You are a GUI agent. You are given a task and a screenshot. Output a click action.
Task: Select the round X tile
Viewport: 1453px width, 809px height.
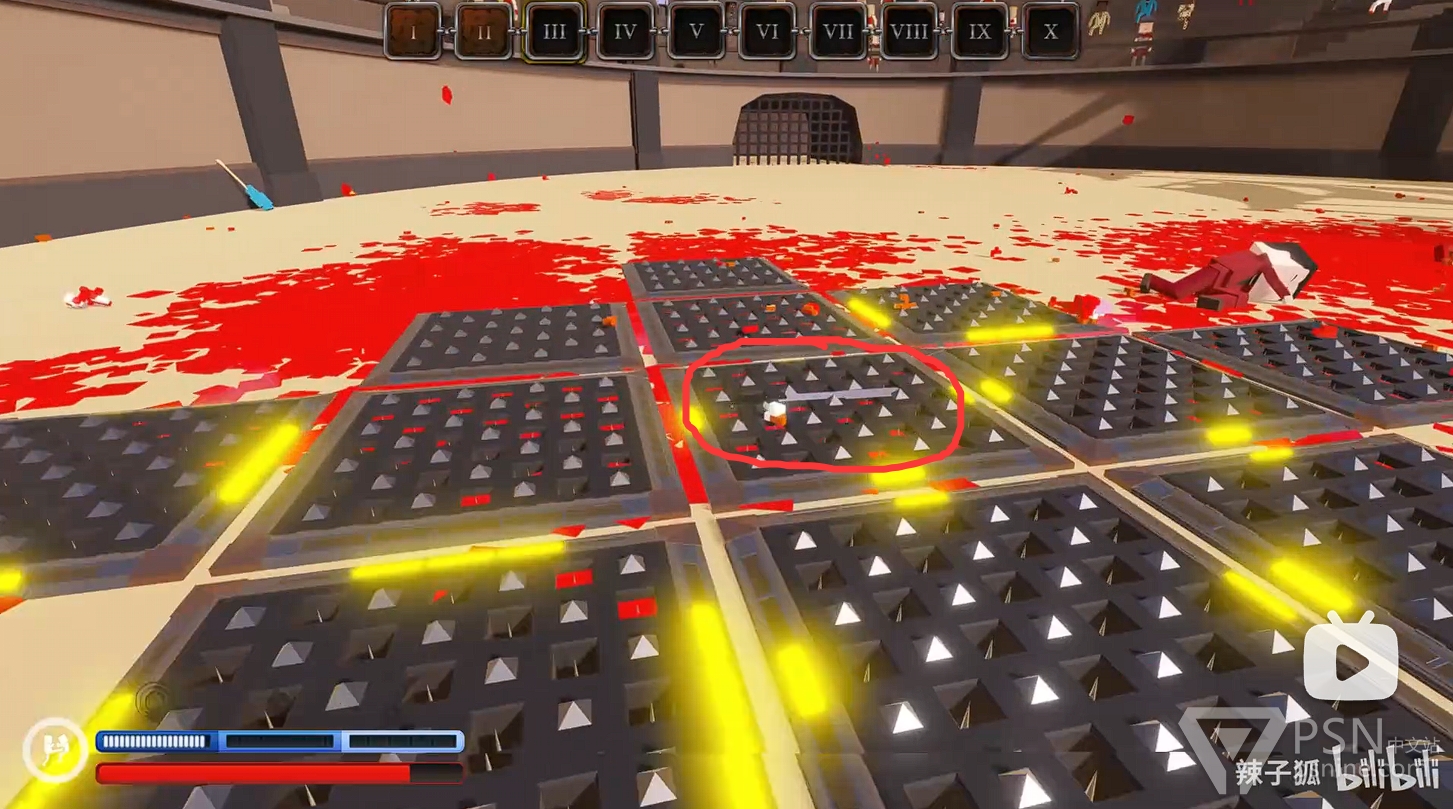1050,31
